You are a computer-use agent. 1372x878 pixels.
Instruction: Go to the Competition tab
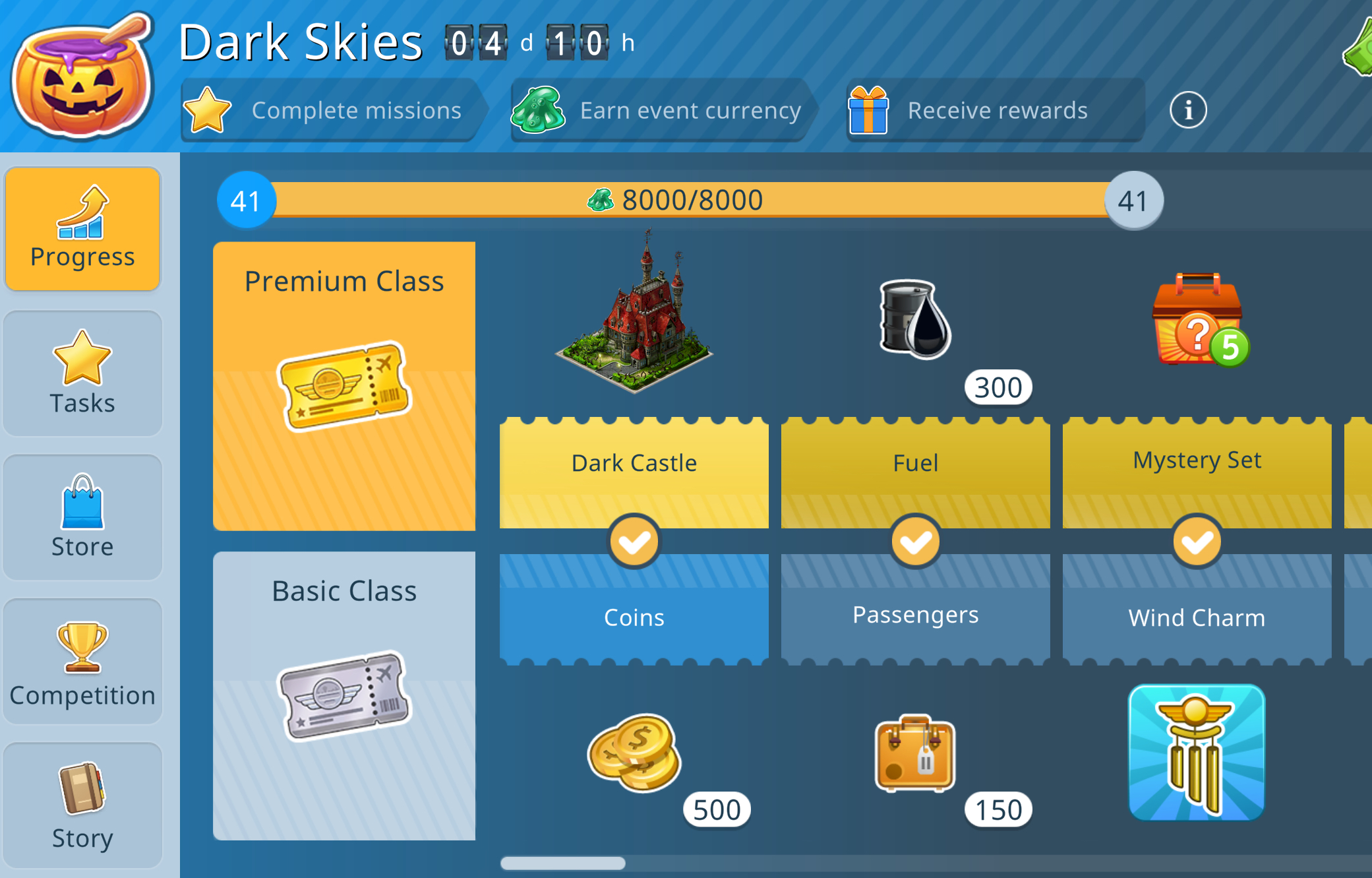[82, 662]
